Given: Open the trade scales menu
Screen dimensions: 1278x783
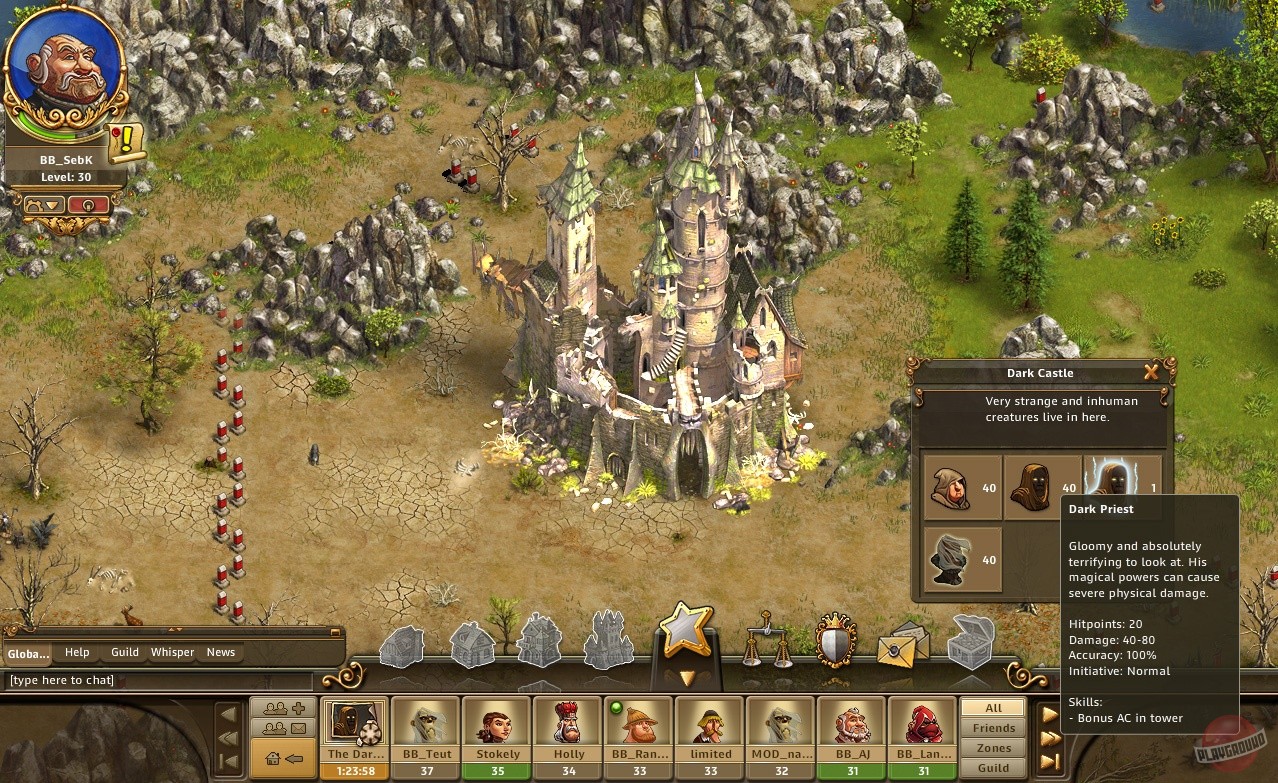Looking at the screenshot, I should 765,641.
